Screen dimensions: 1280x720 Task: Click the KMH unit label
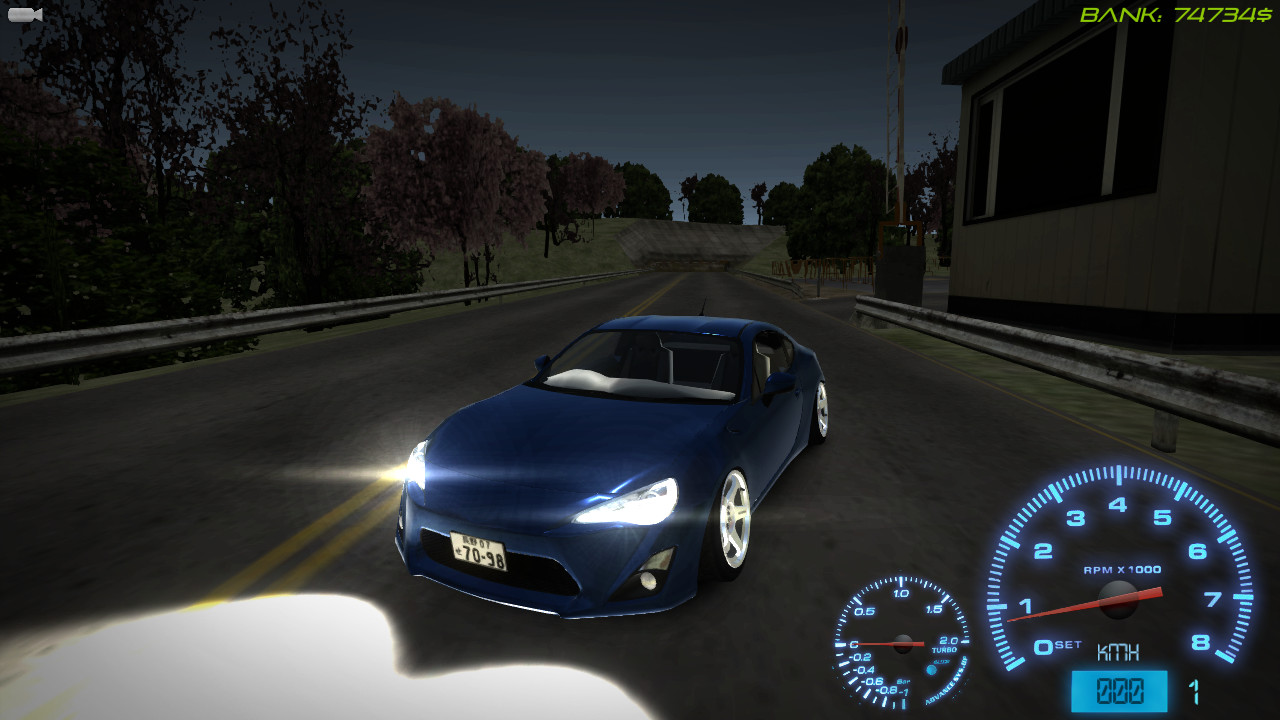[x=1120, y=651]
